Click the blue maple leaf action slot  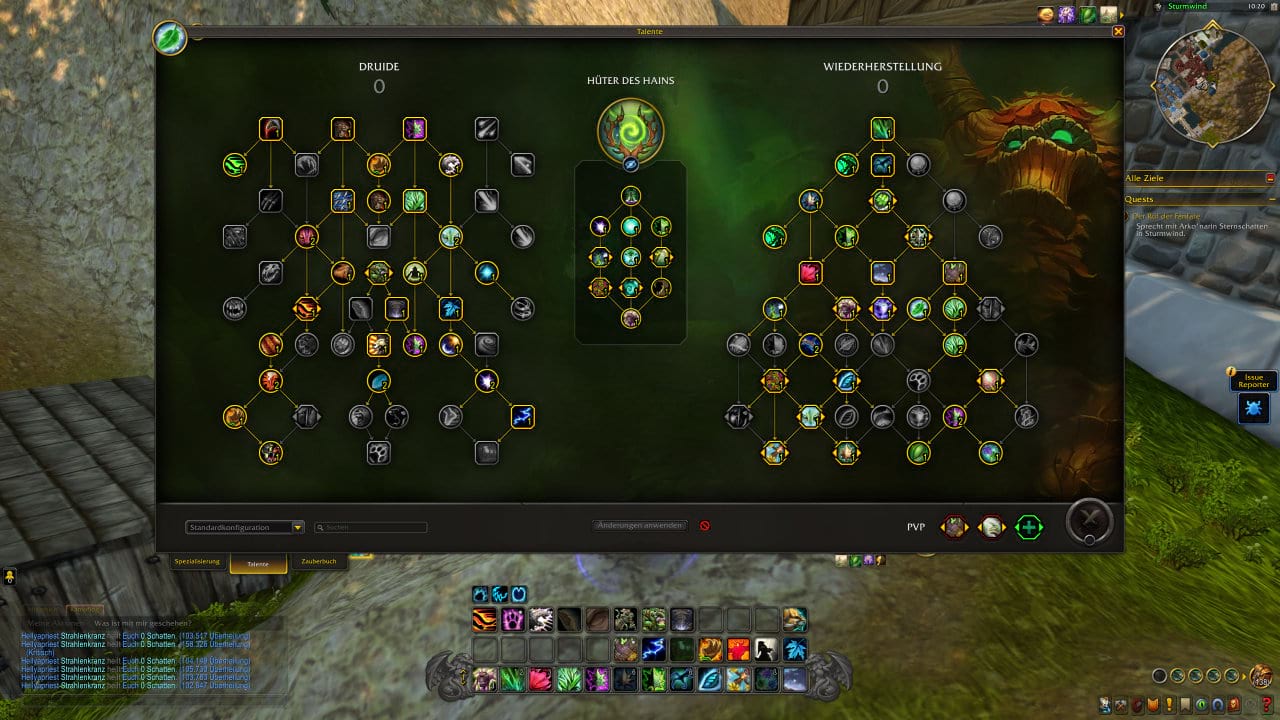click(794, 649)
